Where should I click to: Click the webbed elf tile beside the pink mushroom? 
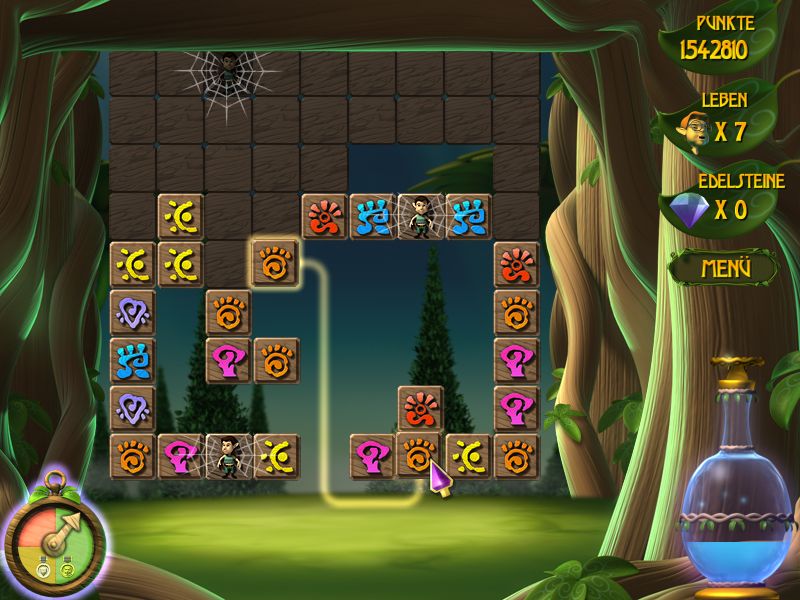(228, 456)
